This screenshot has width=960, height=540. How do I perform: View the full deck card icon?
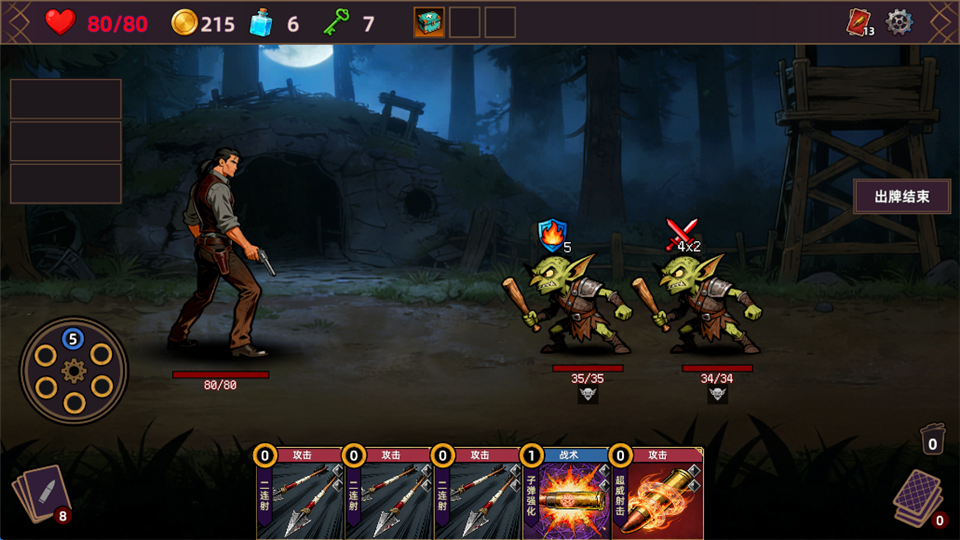click(859, 22)
